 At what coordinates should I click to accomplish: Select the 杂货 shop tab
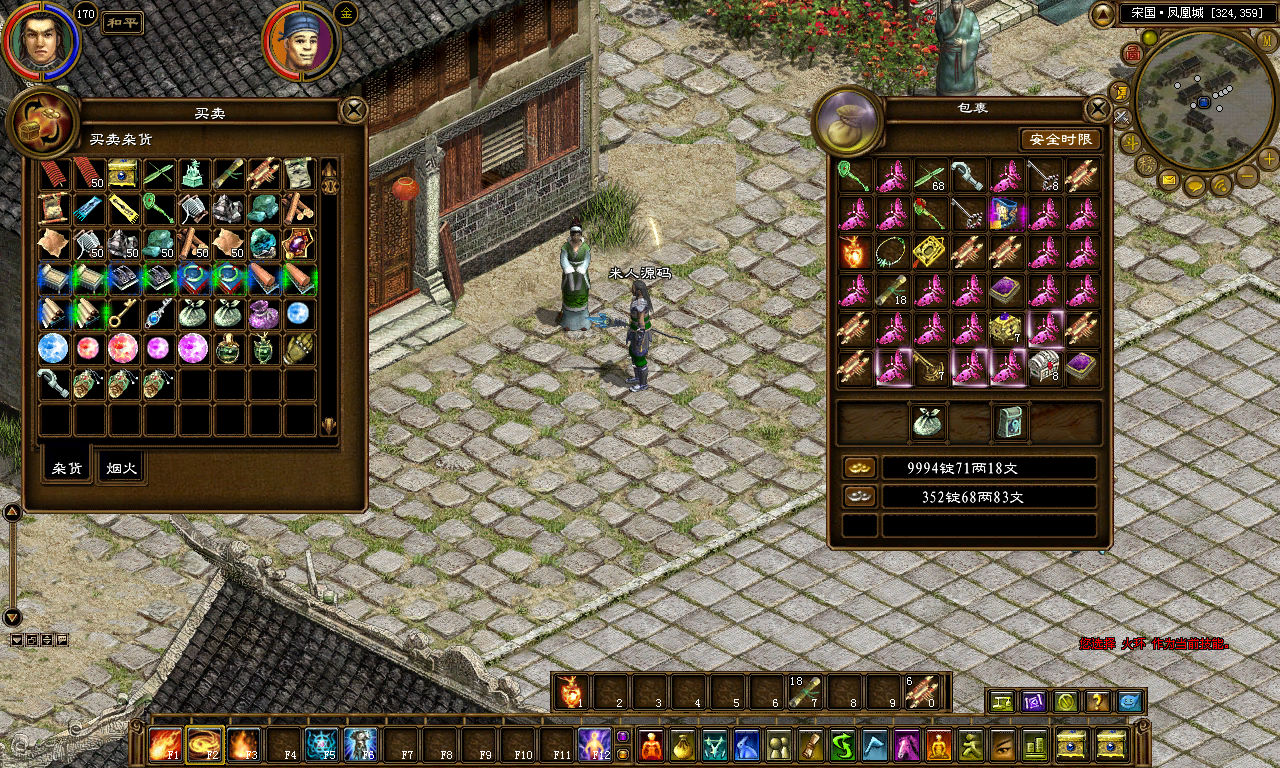(67, 467)
